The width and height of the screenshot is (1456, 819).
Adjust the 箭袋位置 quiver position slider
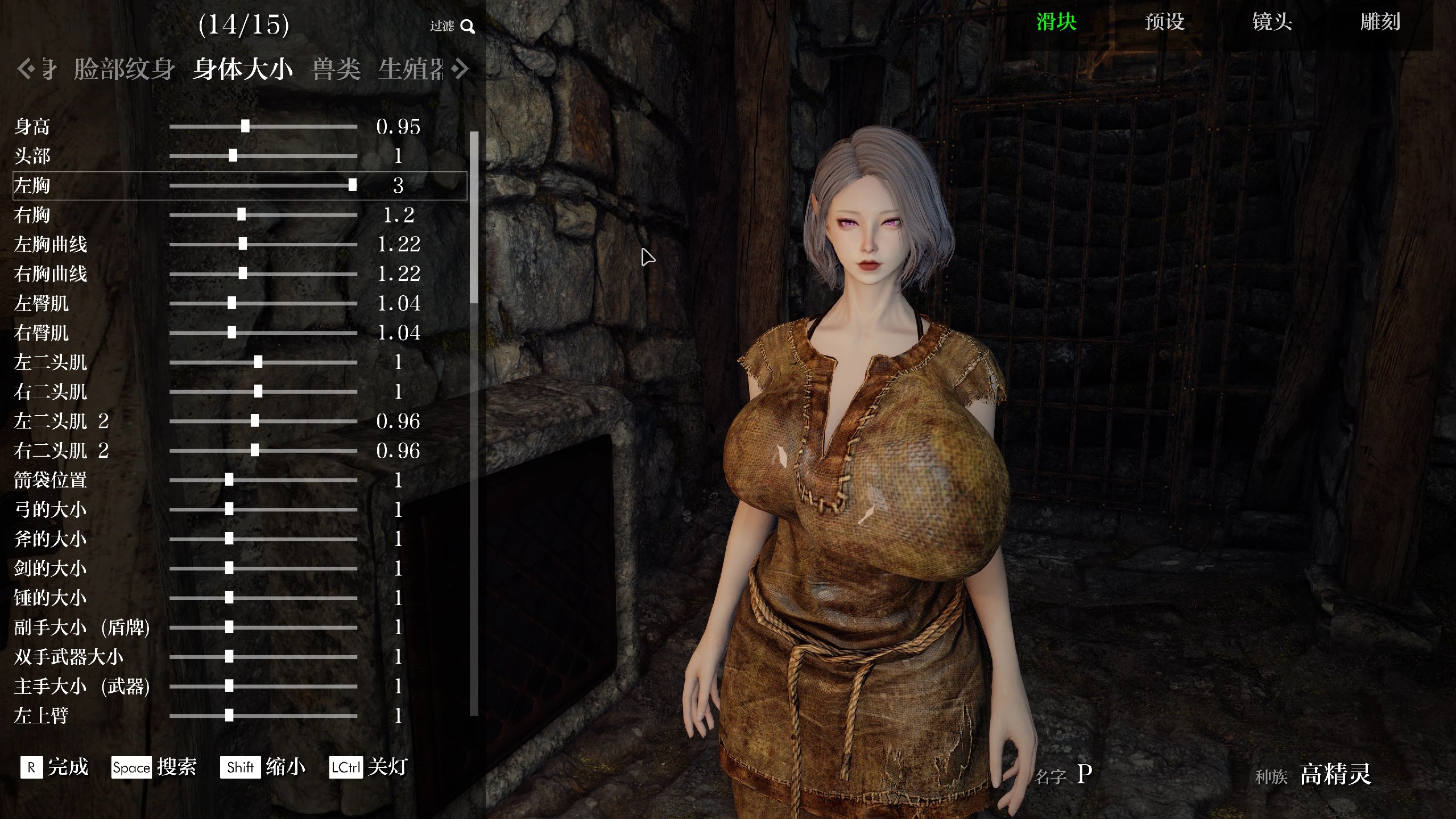point(229,480)
